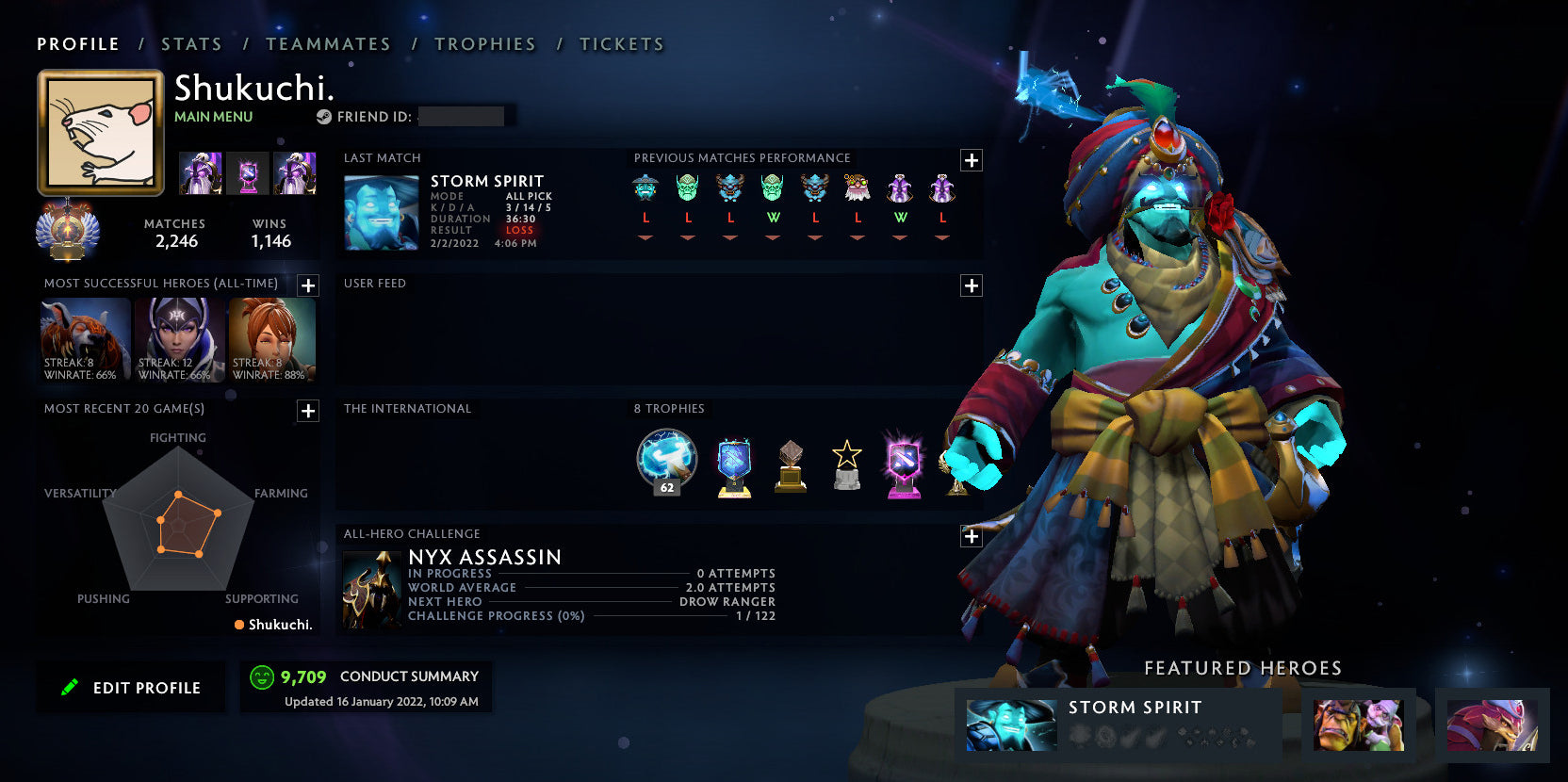The height and width of the screenshot is (782, 1568).
Task: Expand the All-Hero Challenge panel
Action: pyautogui.click(x=971, y=535)
